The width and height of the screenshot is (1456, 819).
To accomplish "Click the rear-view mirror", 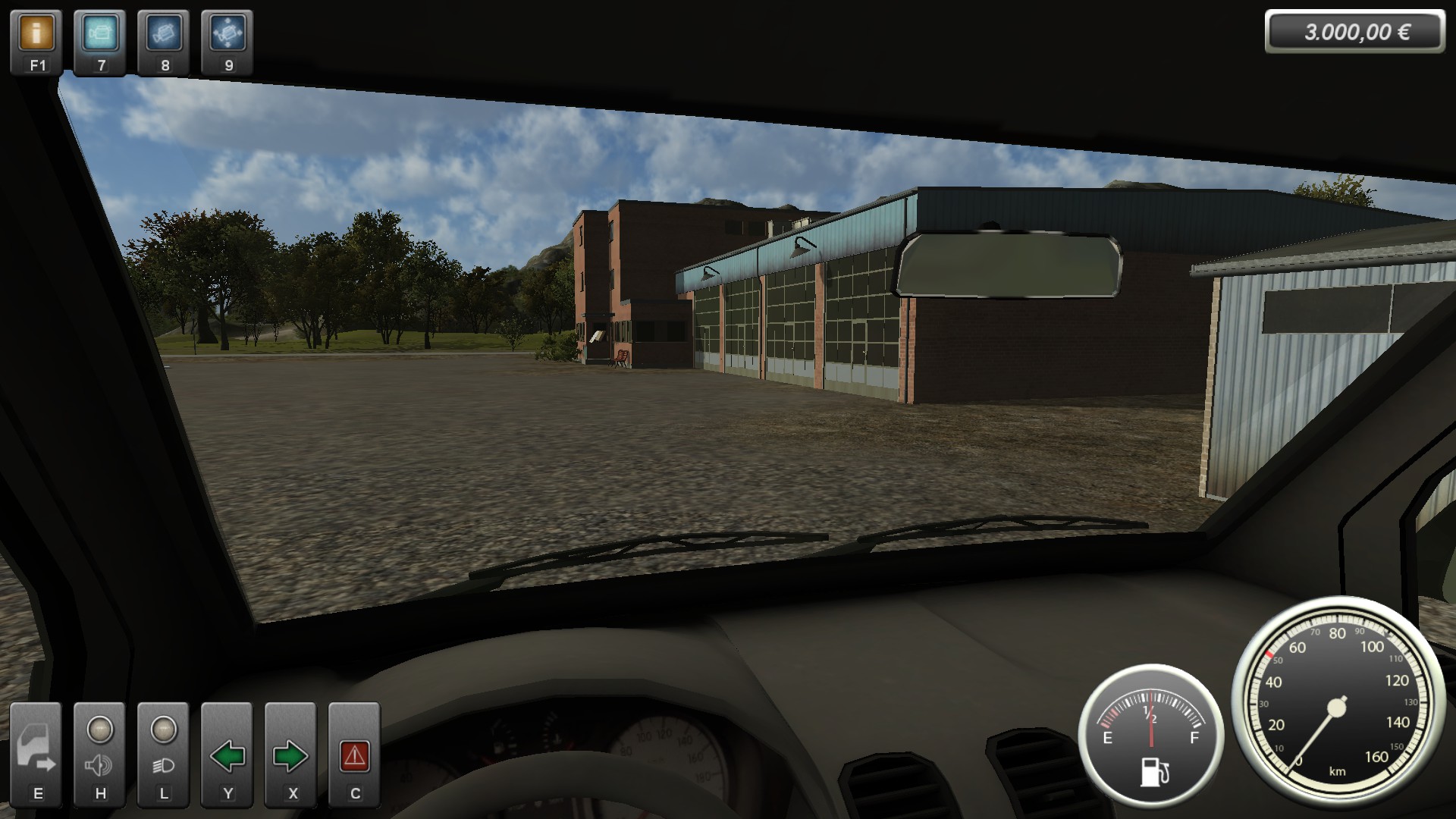I will (1009, 265).
